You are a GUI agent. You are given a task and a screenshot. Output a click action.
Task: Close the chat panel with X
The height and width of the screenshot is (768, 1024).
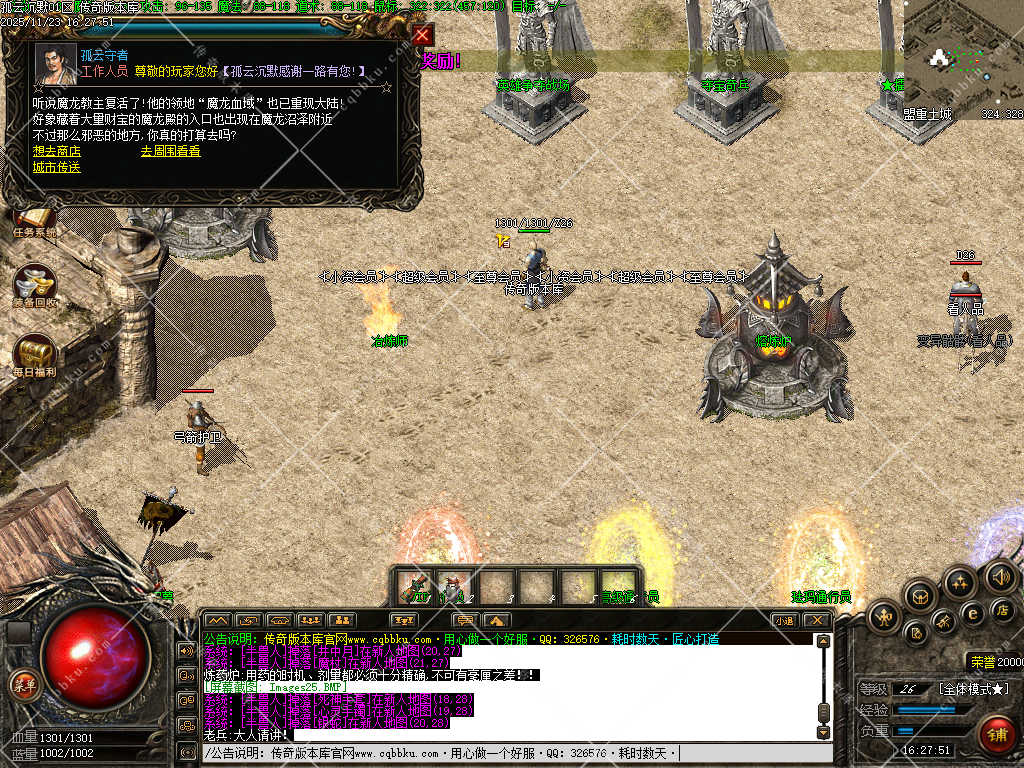click(x=817, y=620)
